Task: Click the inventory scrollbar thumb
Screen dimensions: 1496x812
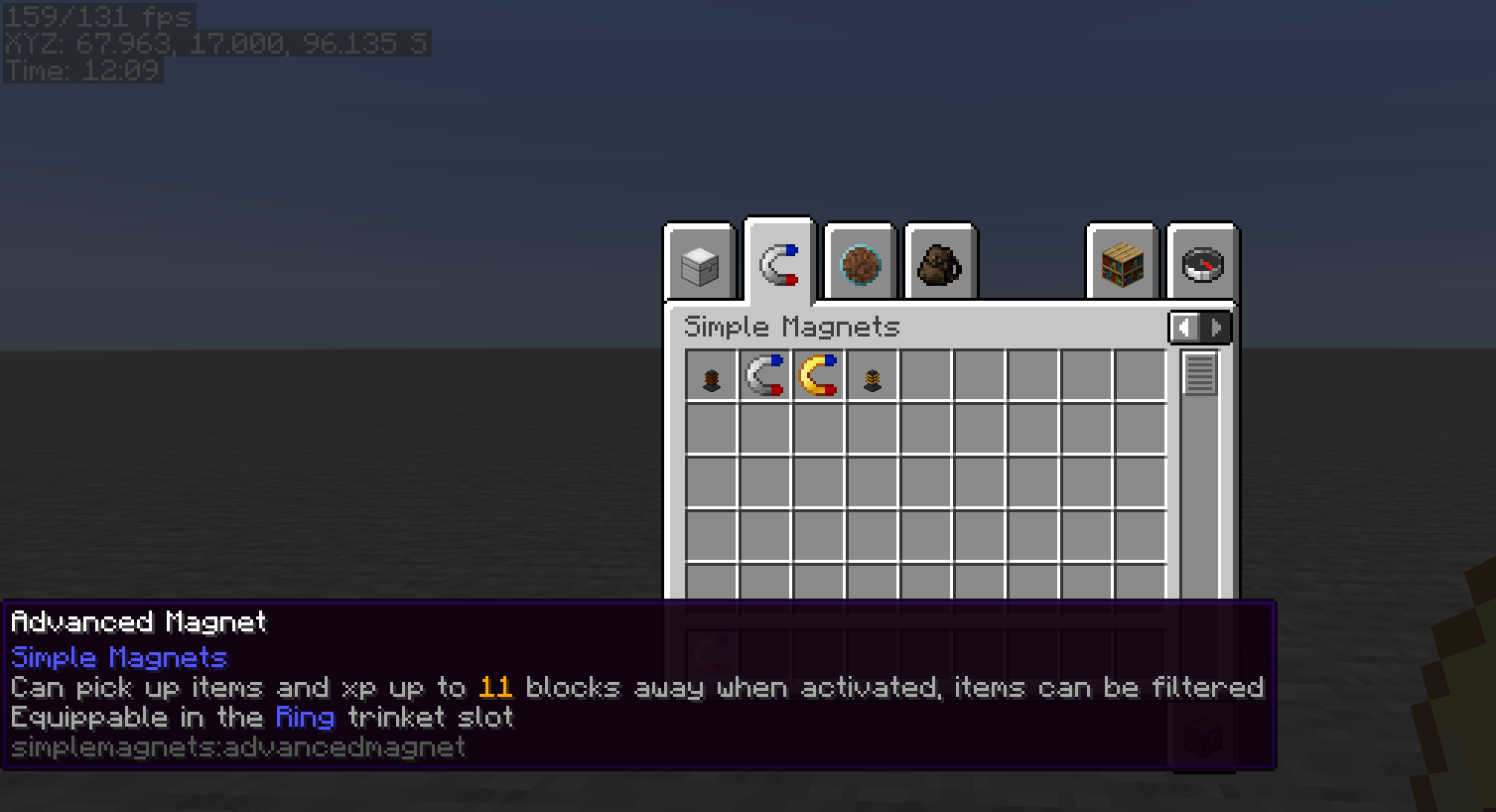Action: 1200,377
